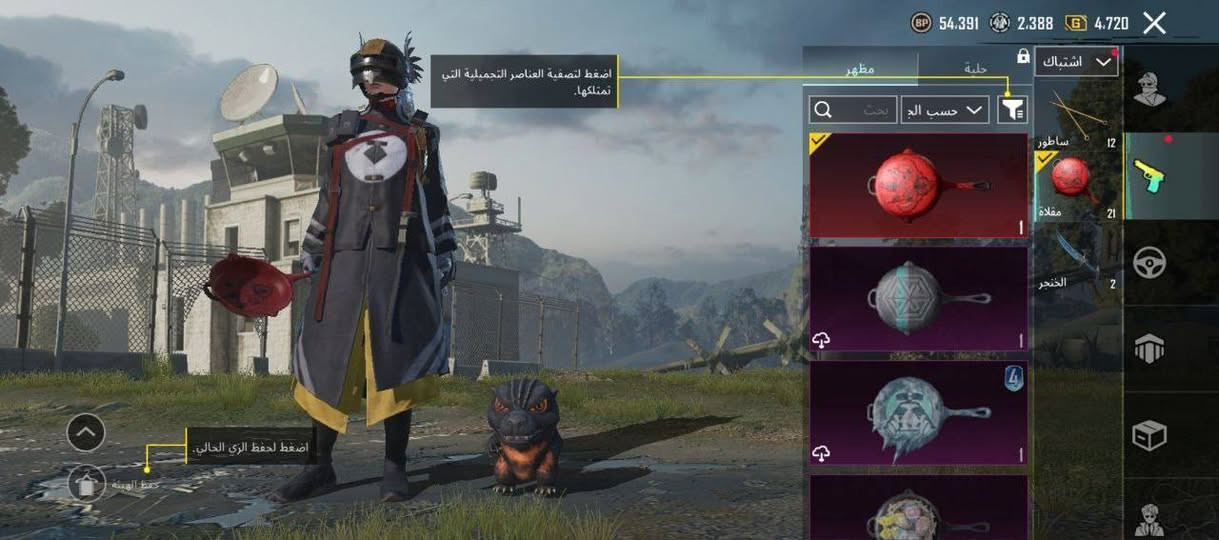1219x540 pixels.
Task: Switch to the مظهر (appearance) tab
Action: [863, 68]
